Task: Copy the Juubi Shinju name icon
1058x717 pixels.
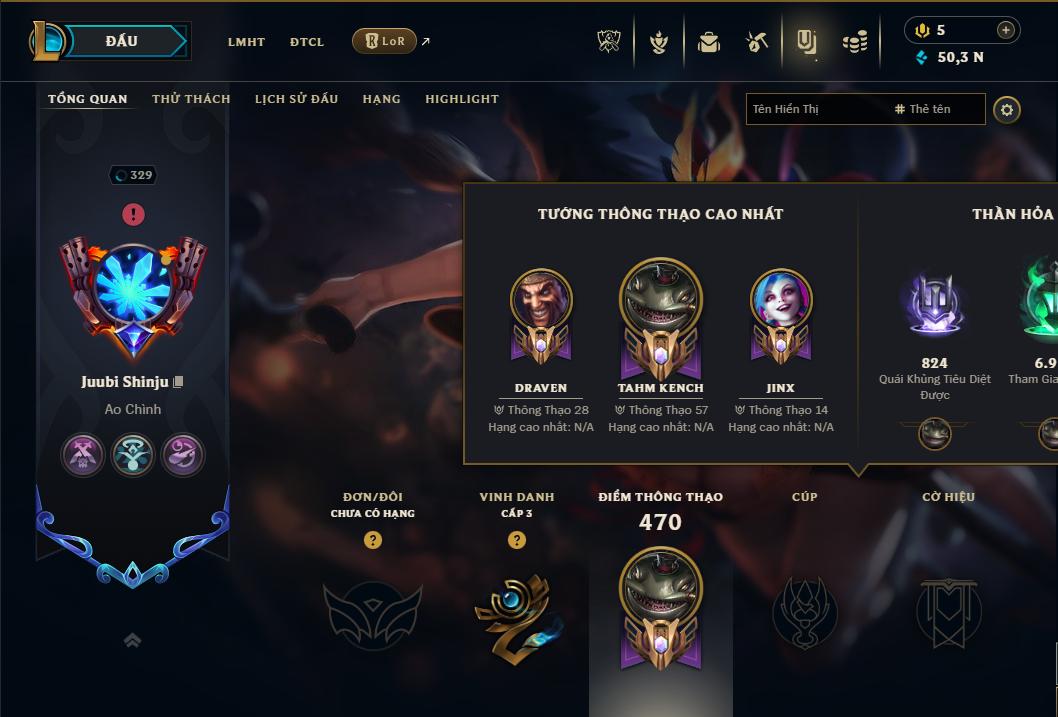Action: tap(179, 382)
